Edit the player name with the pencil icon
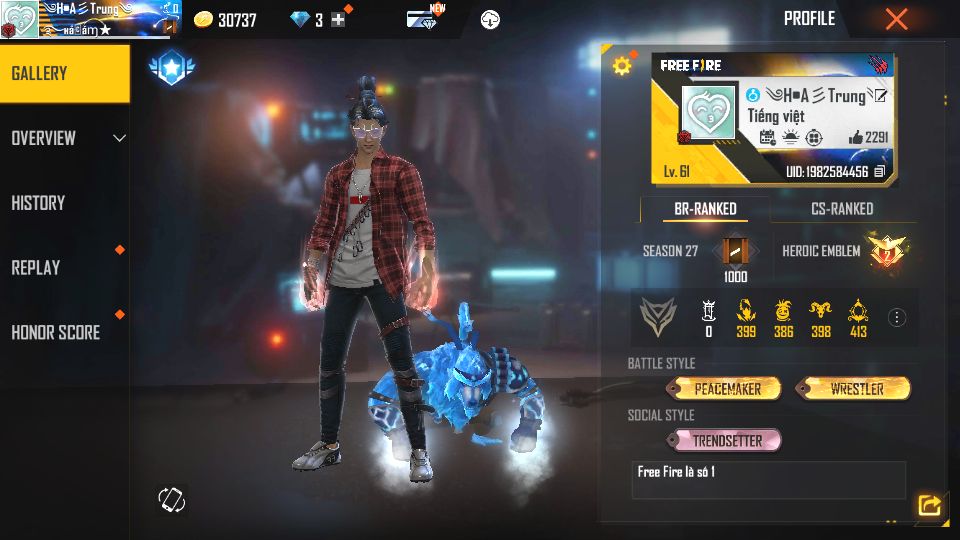960x540 pixels. pyautogui.click(x=880, y=95)
